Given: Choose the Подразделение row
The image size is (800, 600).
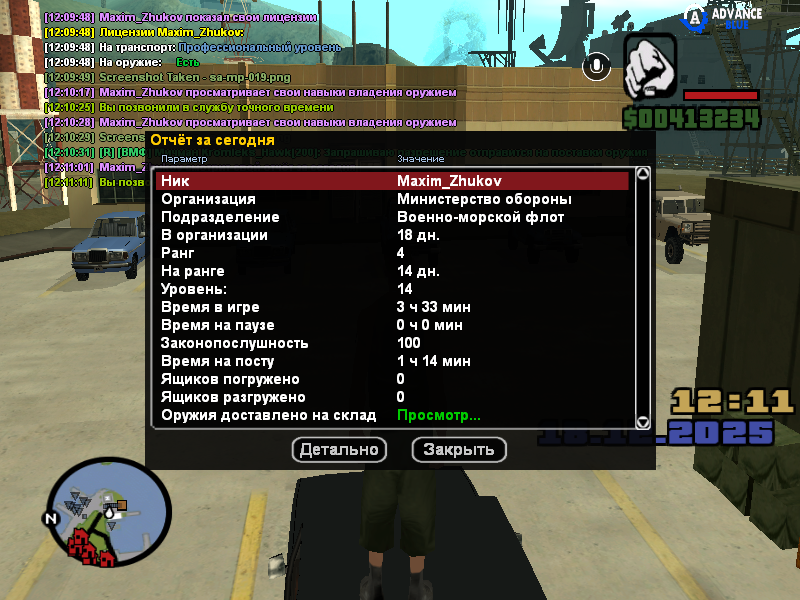Looking at the screenshot, I should click(392, 217).
